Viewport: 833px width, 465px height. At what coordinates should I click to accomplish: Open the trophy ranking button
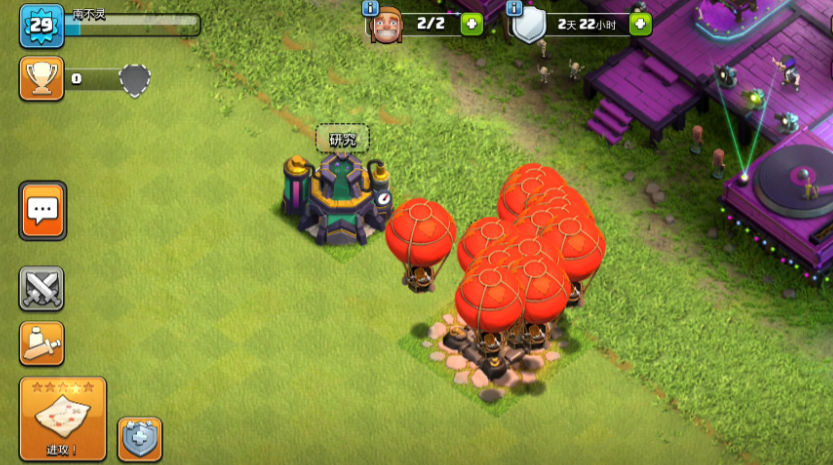click(42, 78)
